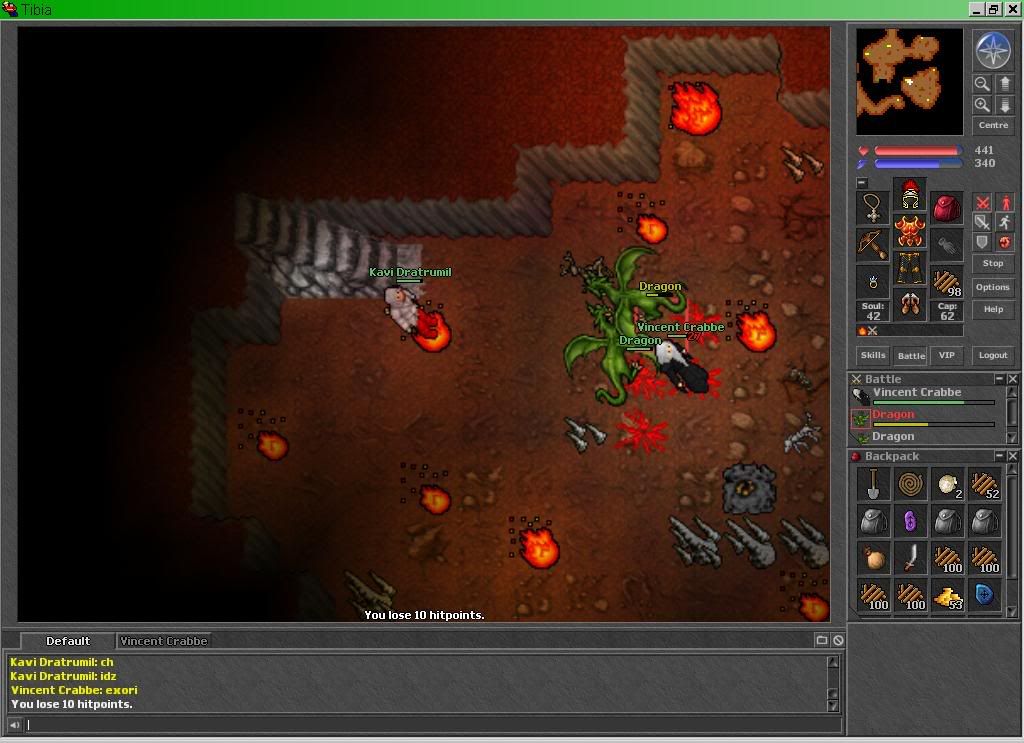The image size is (1024, 743).
Task: Maximize the Tibia window
Action: (x=994, y=9)
